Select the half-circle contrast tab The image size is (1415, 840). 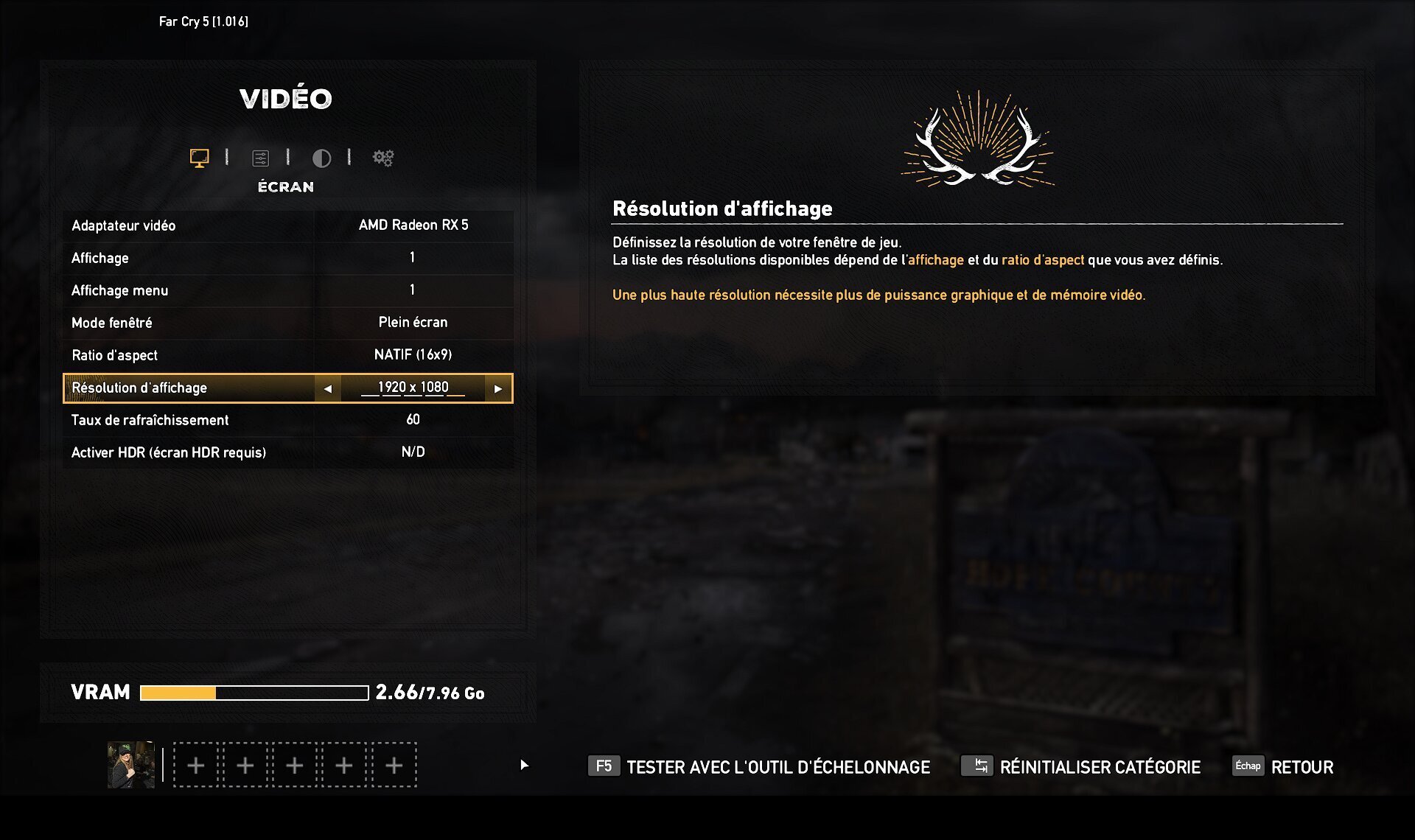(x=321, y=158)
